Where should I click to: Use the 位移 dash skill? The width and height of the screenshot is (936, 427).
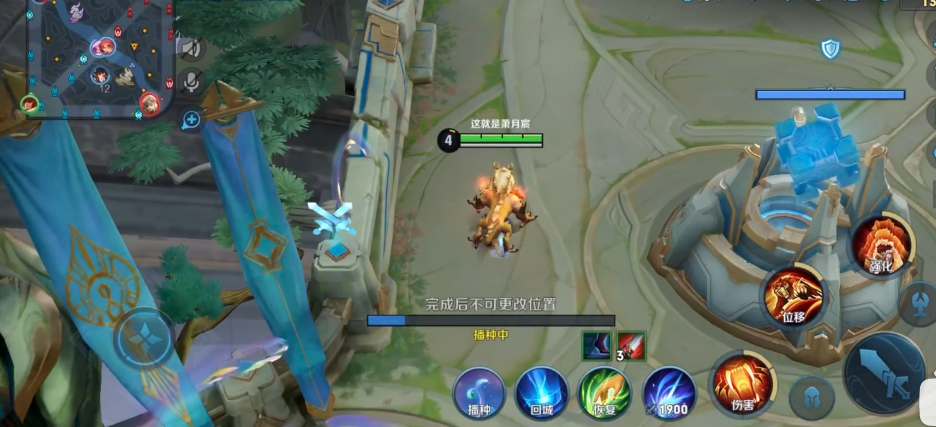[793, 296]
